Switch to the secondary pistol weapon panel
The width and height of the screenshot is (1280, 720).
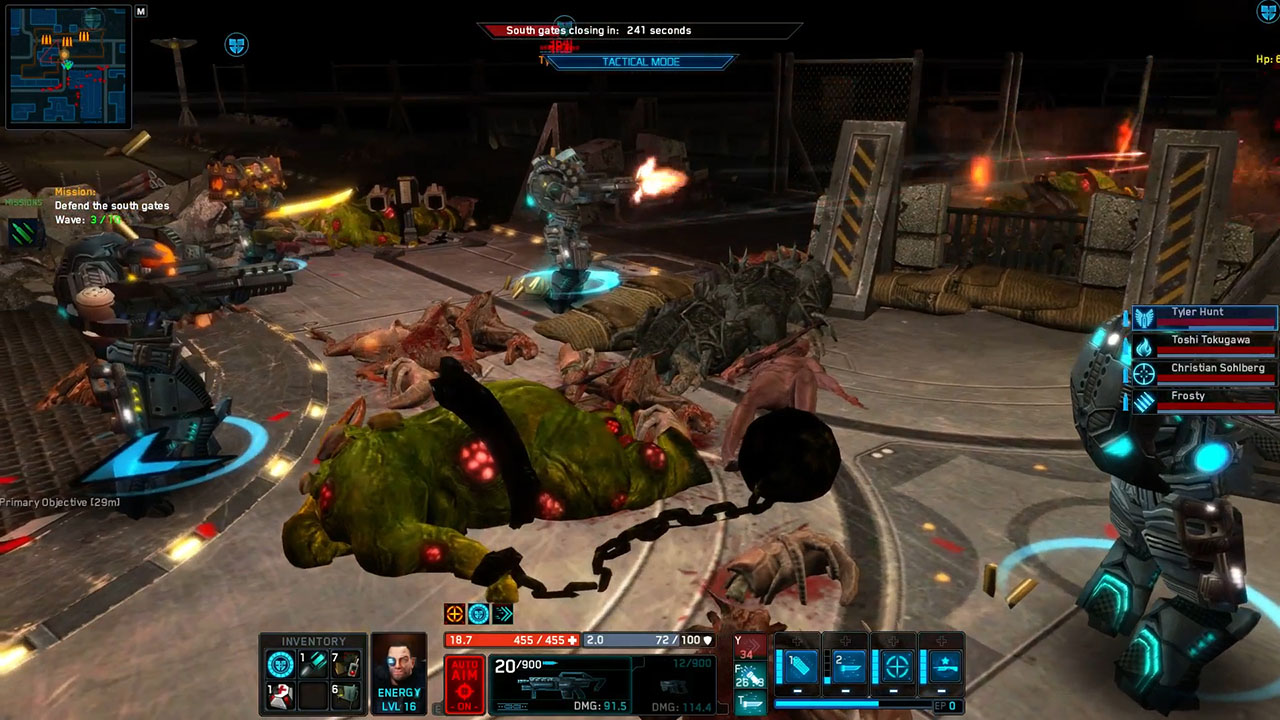click(675, 684)
